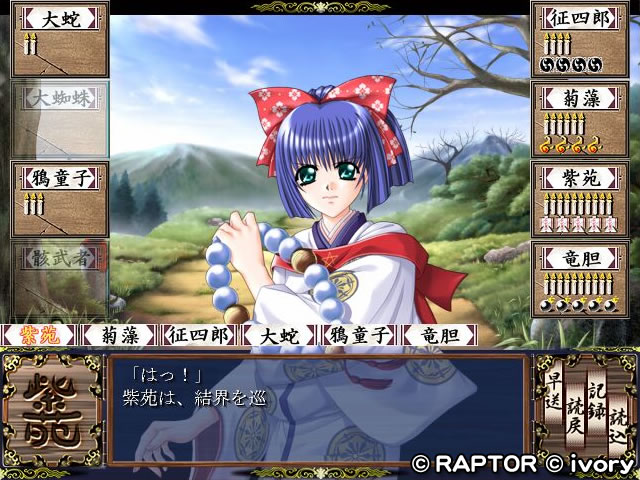Click the 竜胆 turn-order tab

click(x=440, y=335)
